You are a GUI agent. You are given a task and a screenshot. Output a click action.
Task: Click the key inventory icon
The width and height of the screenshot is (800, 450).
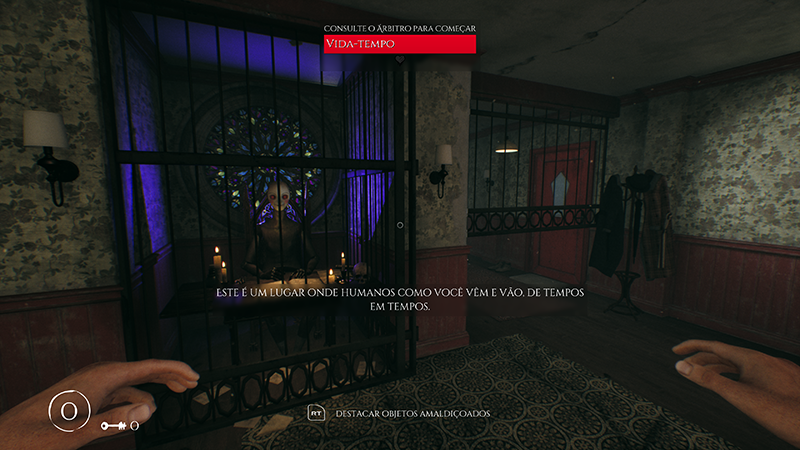113,426
